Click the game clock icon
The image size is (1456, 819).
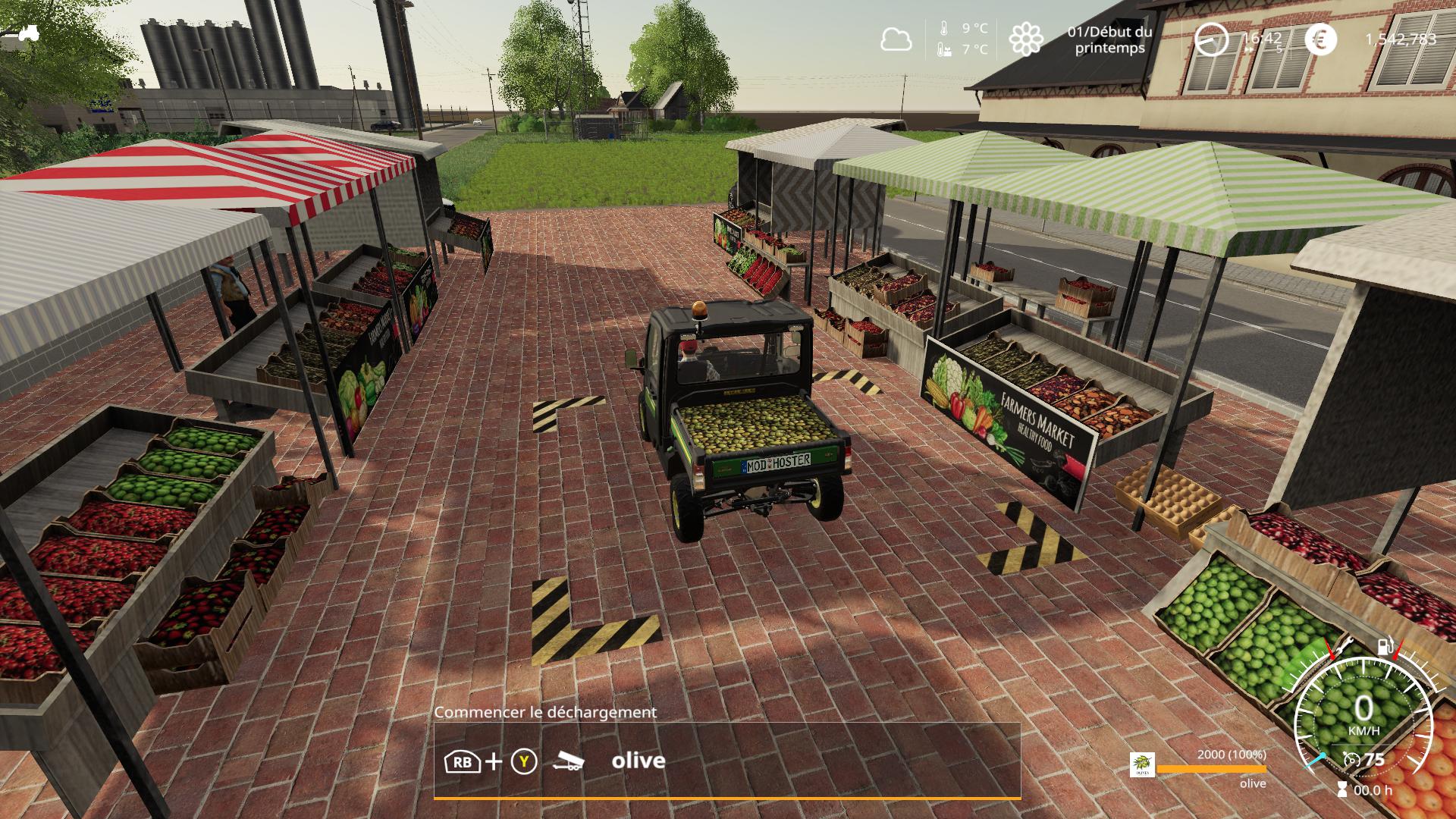point(1211,39)
